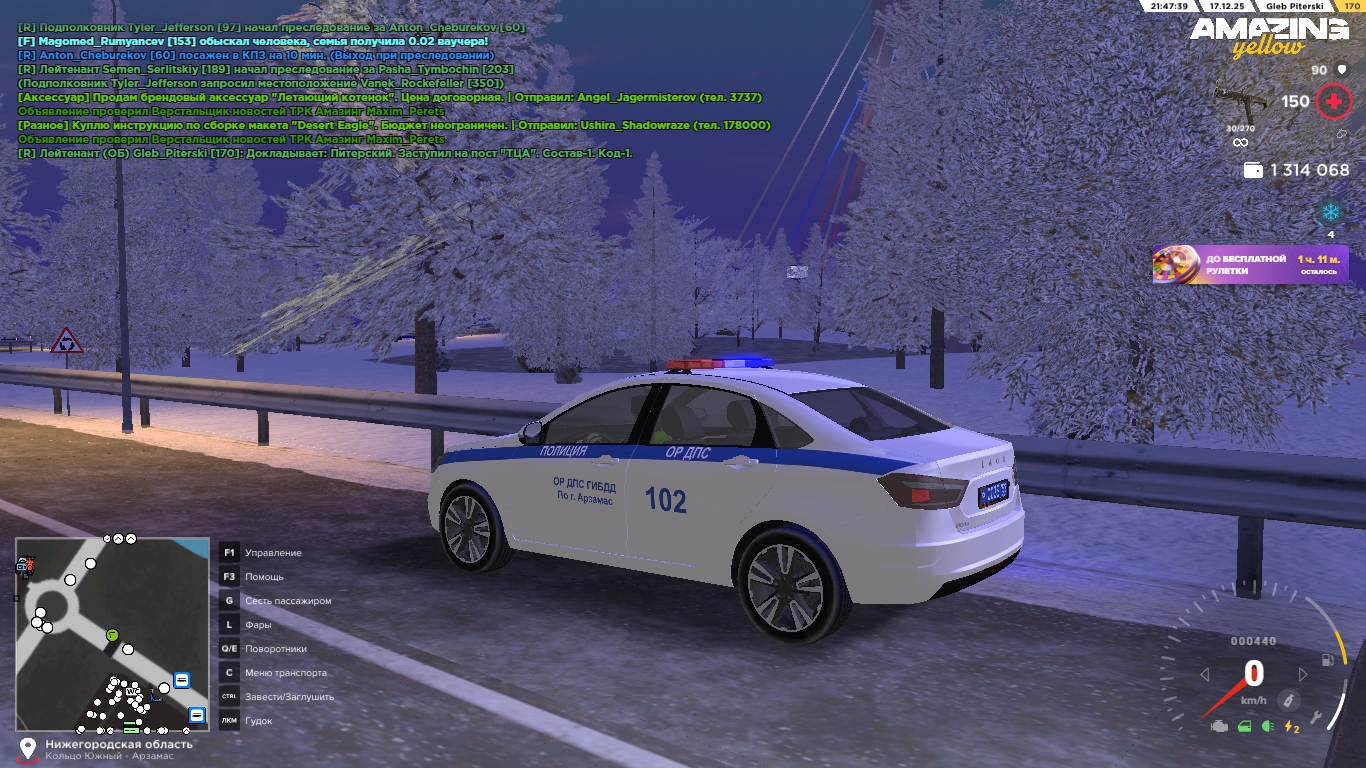Open the wallet balance icon
The height and width of the screenshot is (768, 1366).
pos(1252,171)
